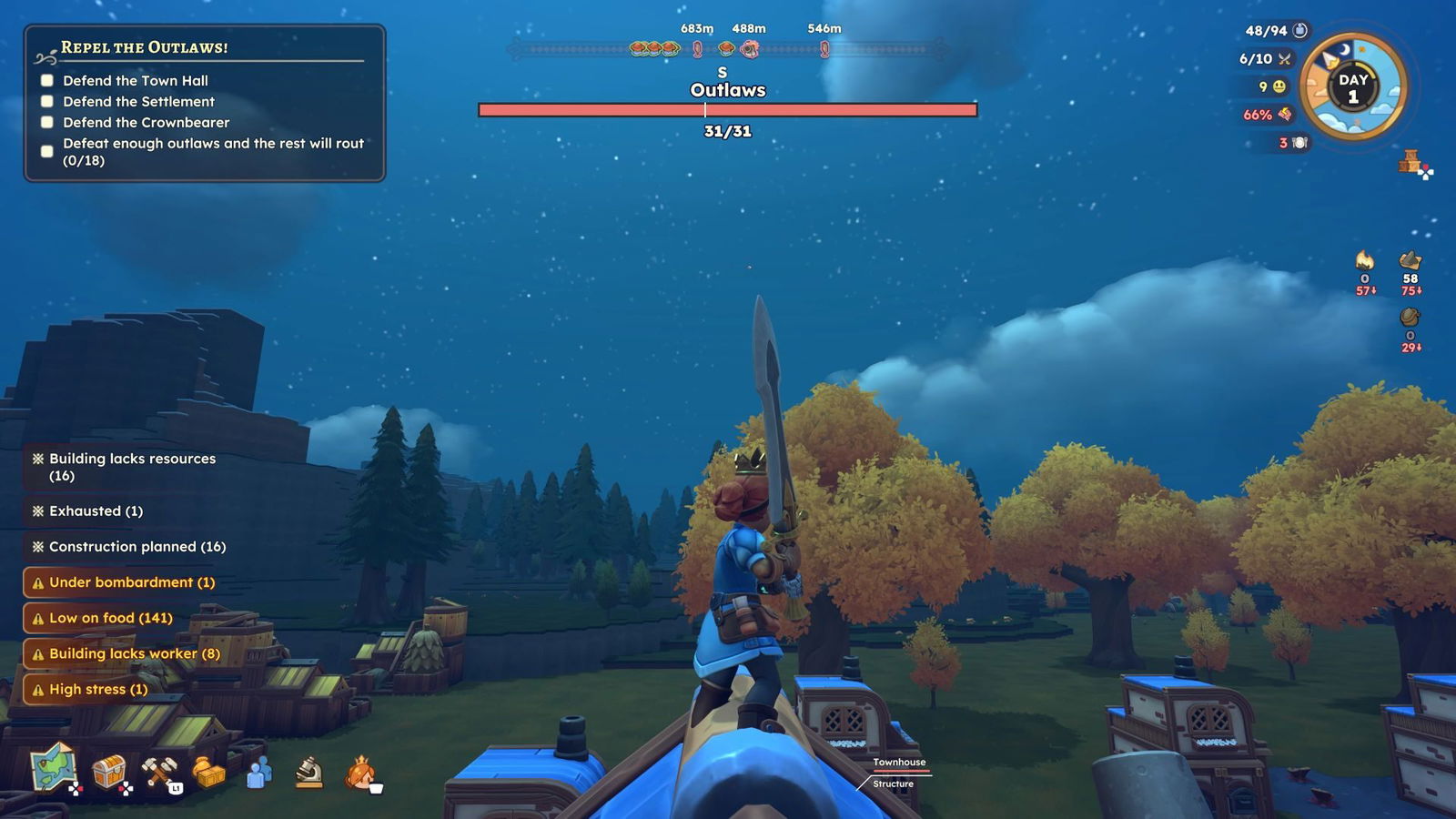The image size is (1456, 819).
Task: Click the Under bombardment alert
Action: (123, 582)
